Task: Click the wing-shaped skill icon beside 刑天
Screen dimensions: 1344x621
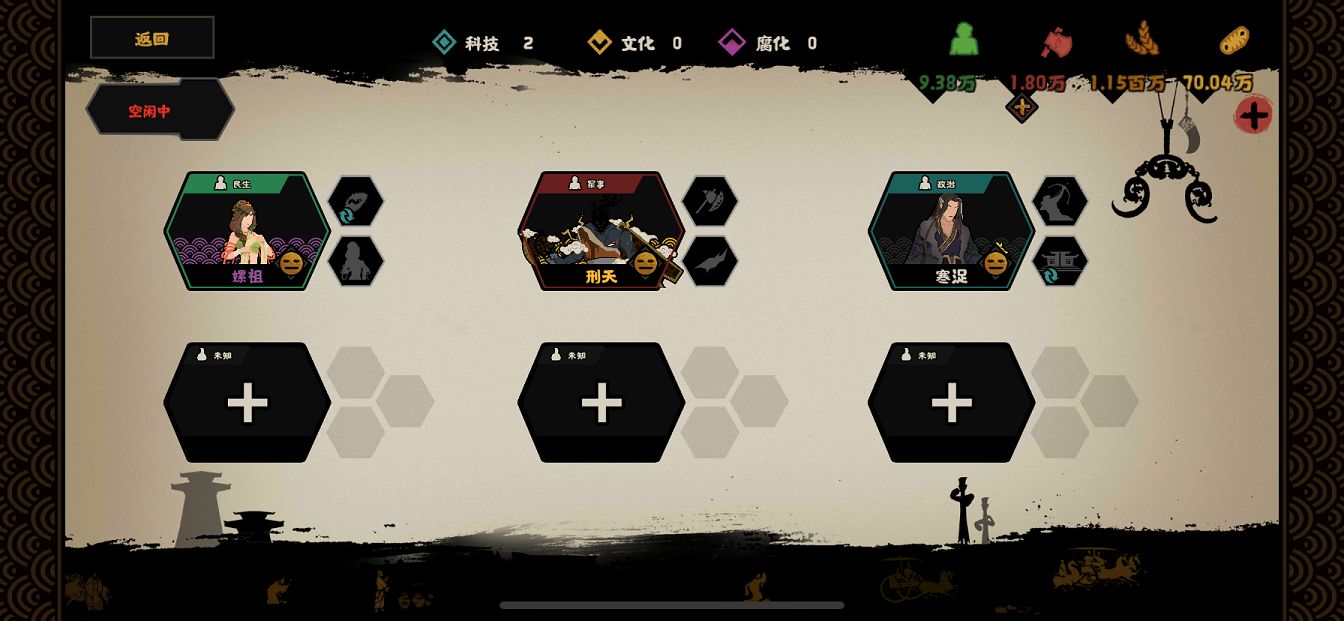Action: point(710,261)
